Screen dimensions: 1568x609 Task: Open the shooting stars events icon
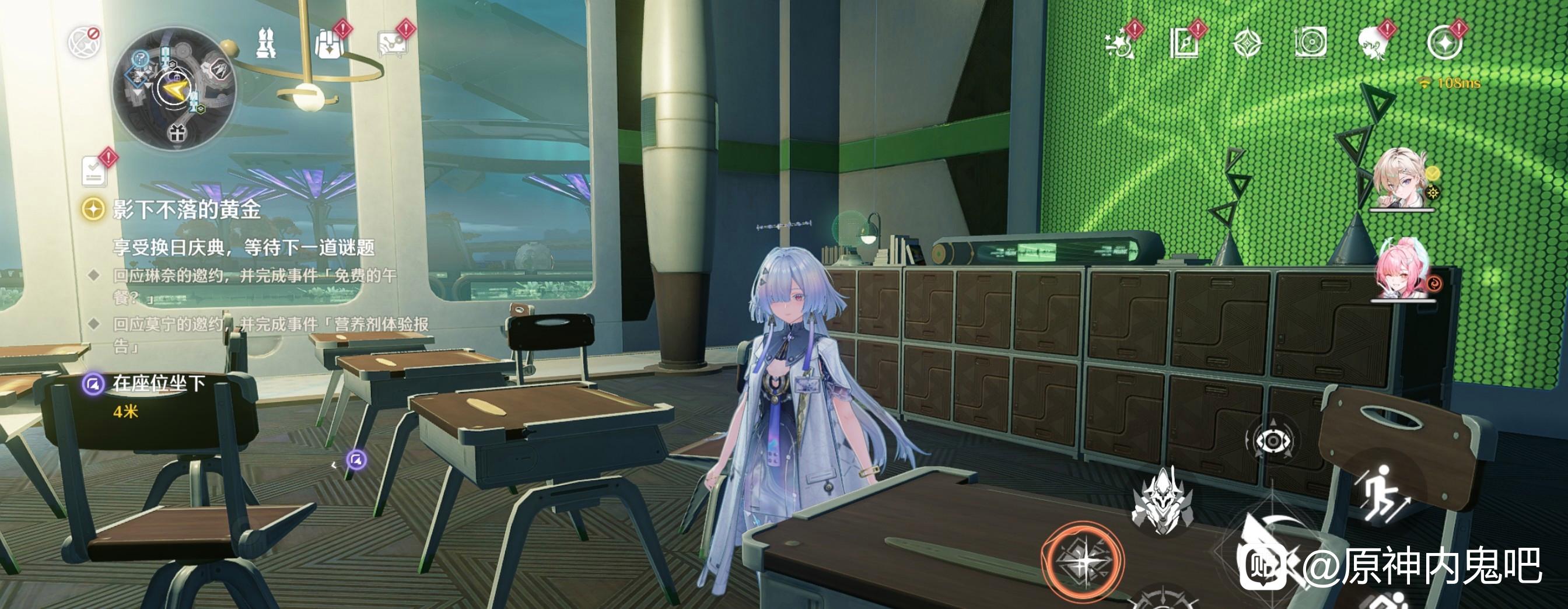pos(1121,44)
